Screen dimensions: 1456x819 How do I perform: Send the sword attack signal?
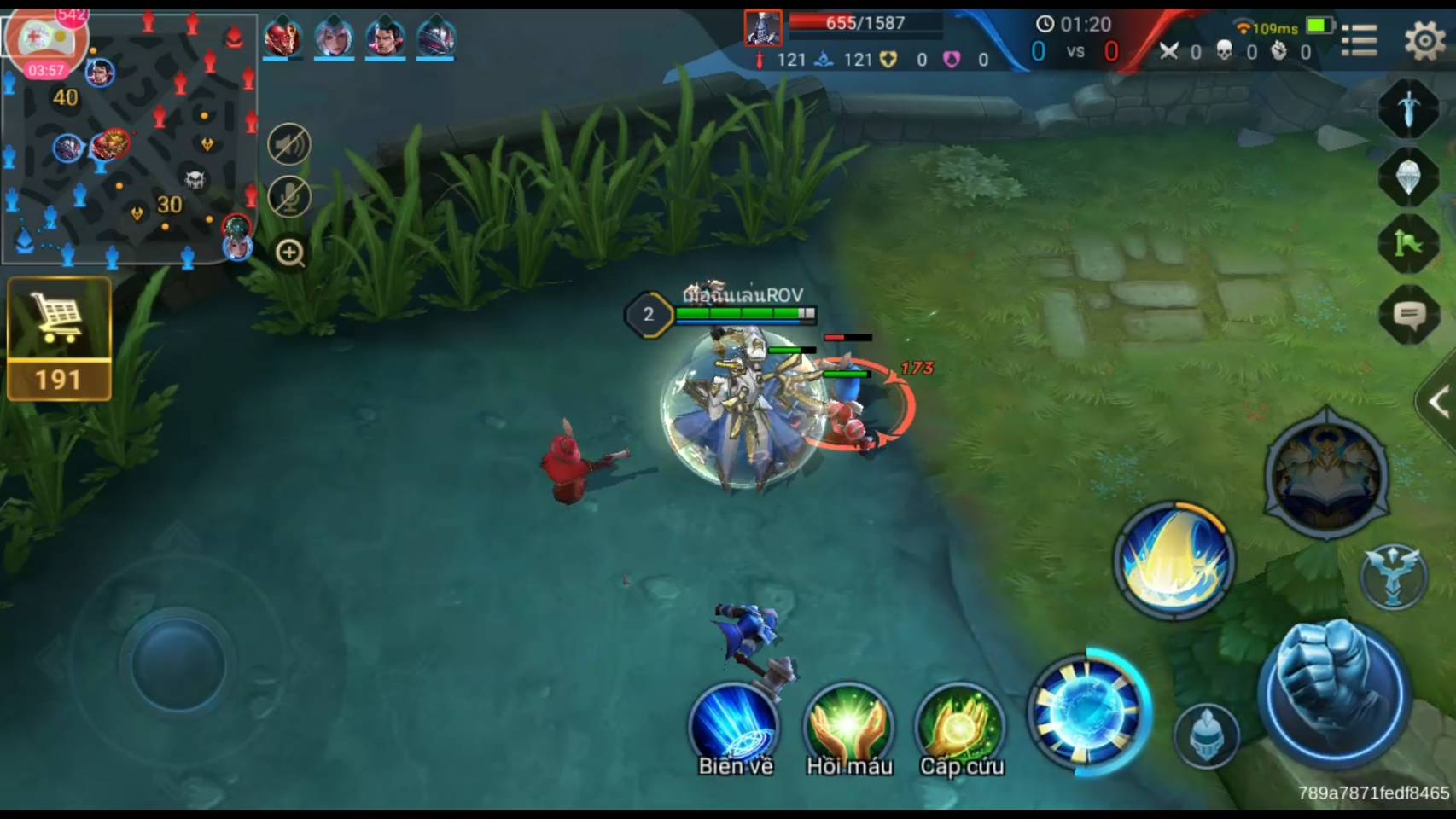point(1408,108)
